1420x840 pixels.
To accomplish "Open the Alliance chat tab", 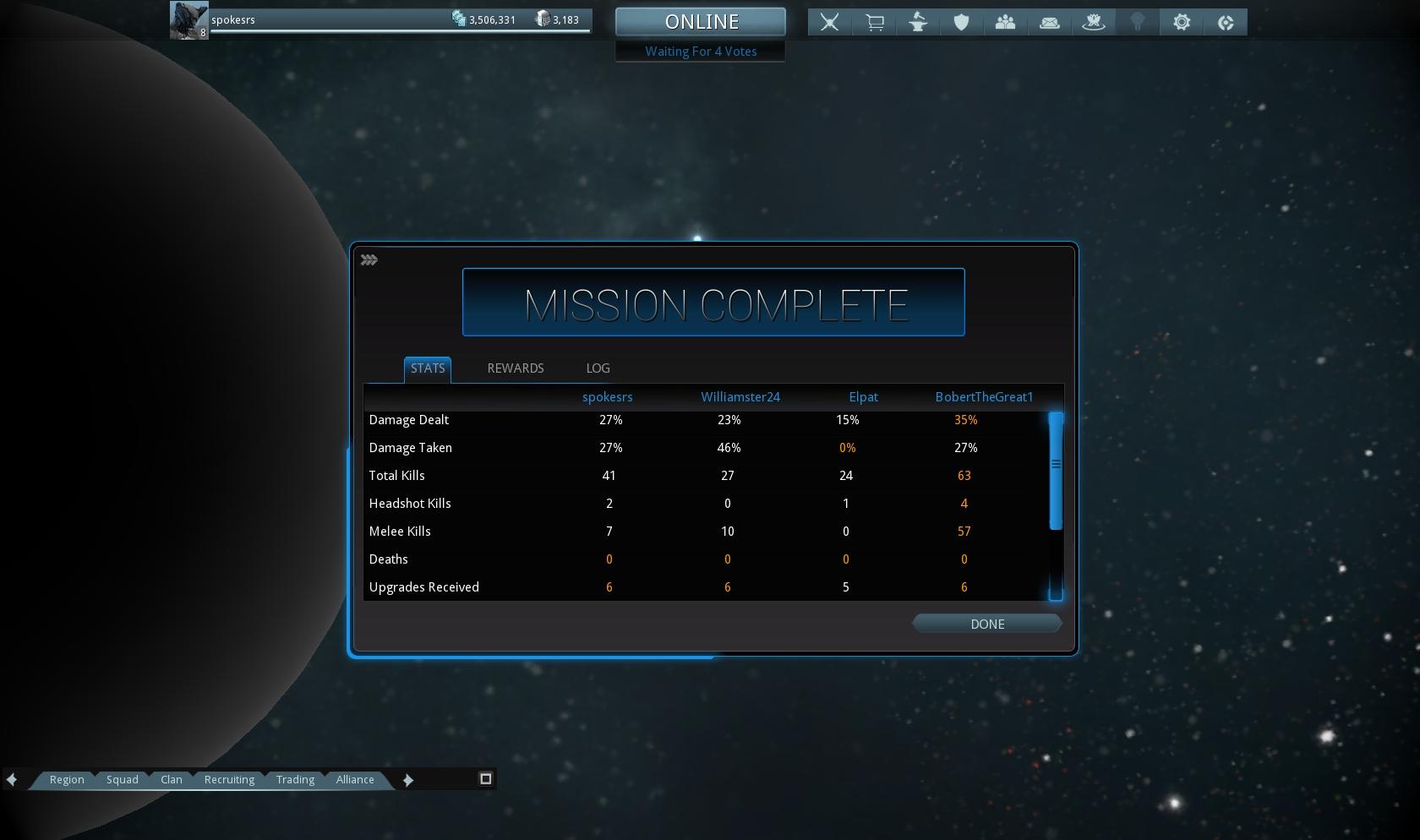I will 355,780.
